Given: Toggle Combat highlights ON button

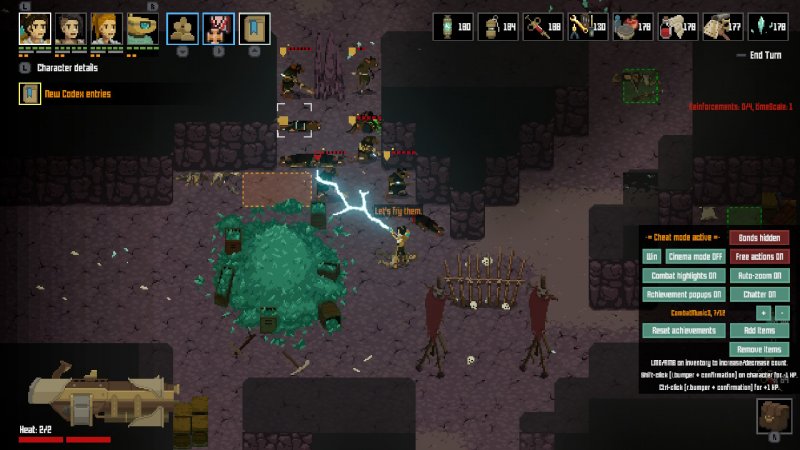Looking at the screenshot, I should tap(683, 275).
